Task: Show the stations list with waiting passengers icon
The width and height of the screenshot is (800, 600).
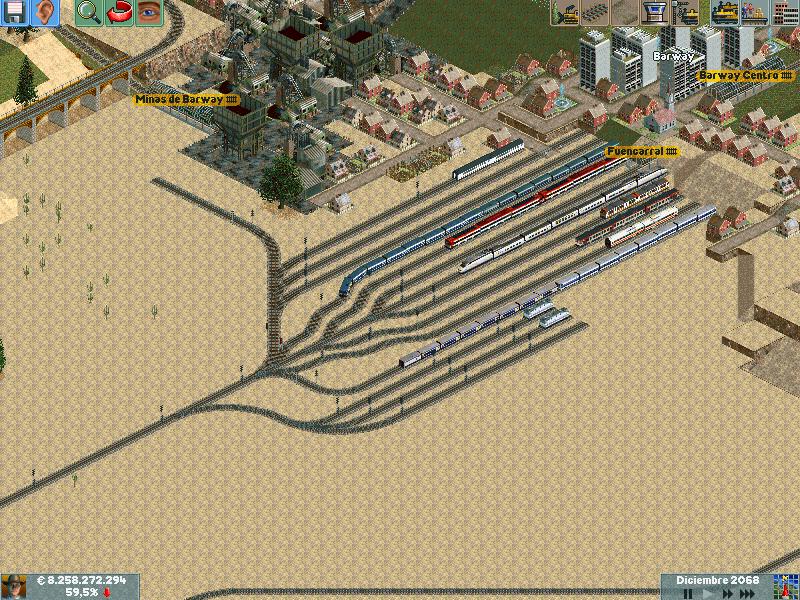Action: tap(755, 12)
